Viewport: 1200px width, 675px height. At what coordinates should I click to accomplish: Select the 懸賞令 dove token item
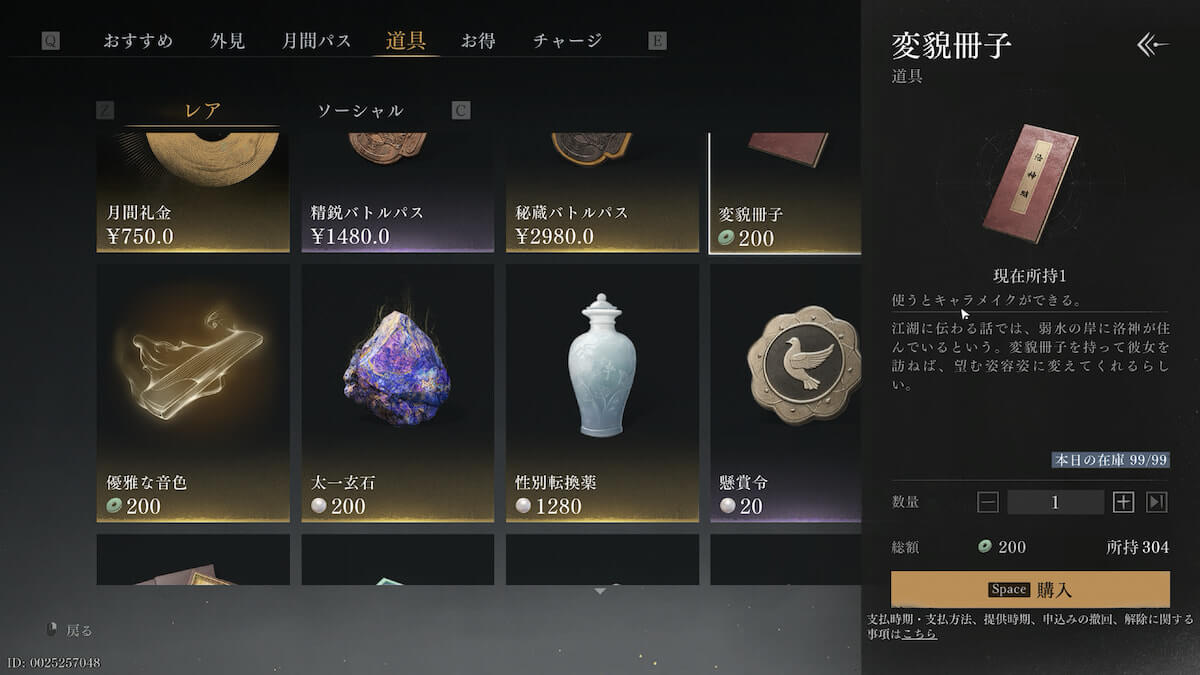click(x=786, y=392)
